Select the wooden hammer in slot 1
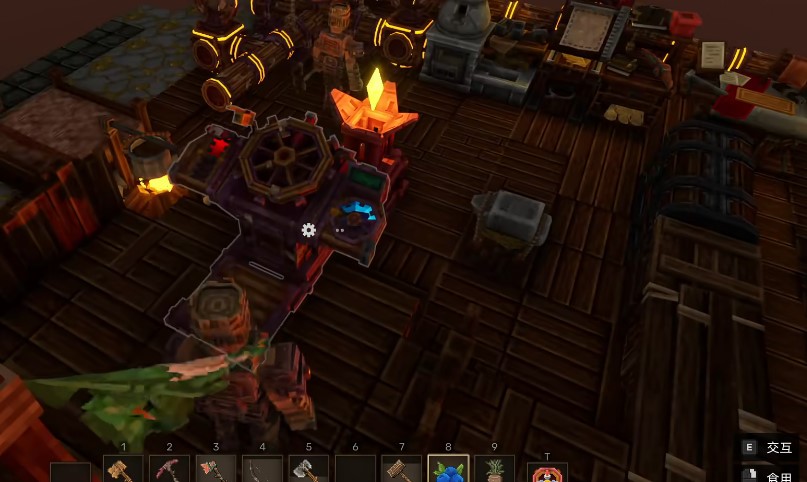The height and width of the screenshot is (482, 807). click(123, 470)
